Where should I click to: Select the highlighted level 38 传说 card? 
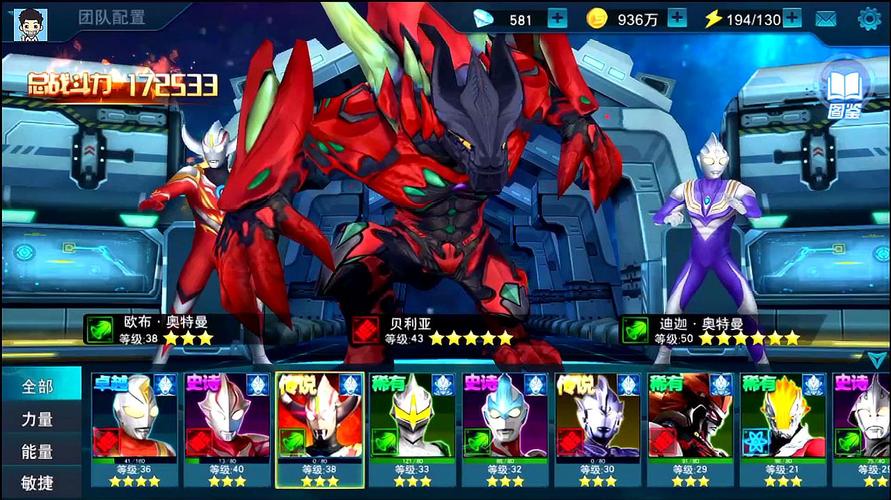tap(320, 430)
